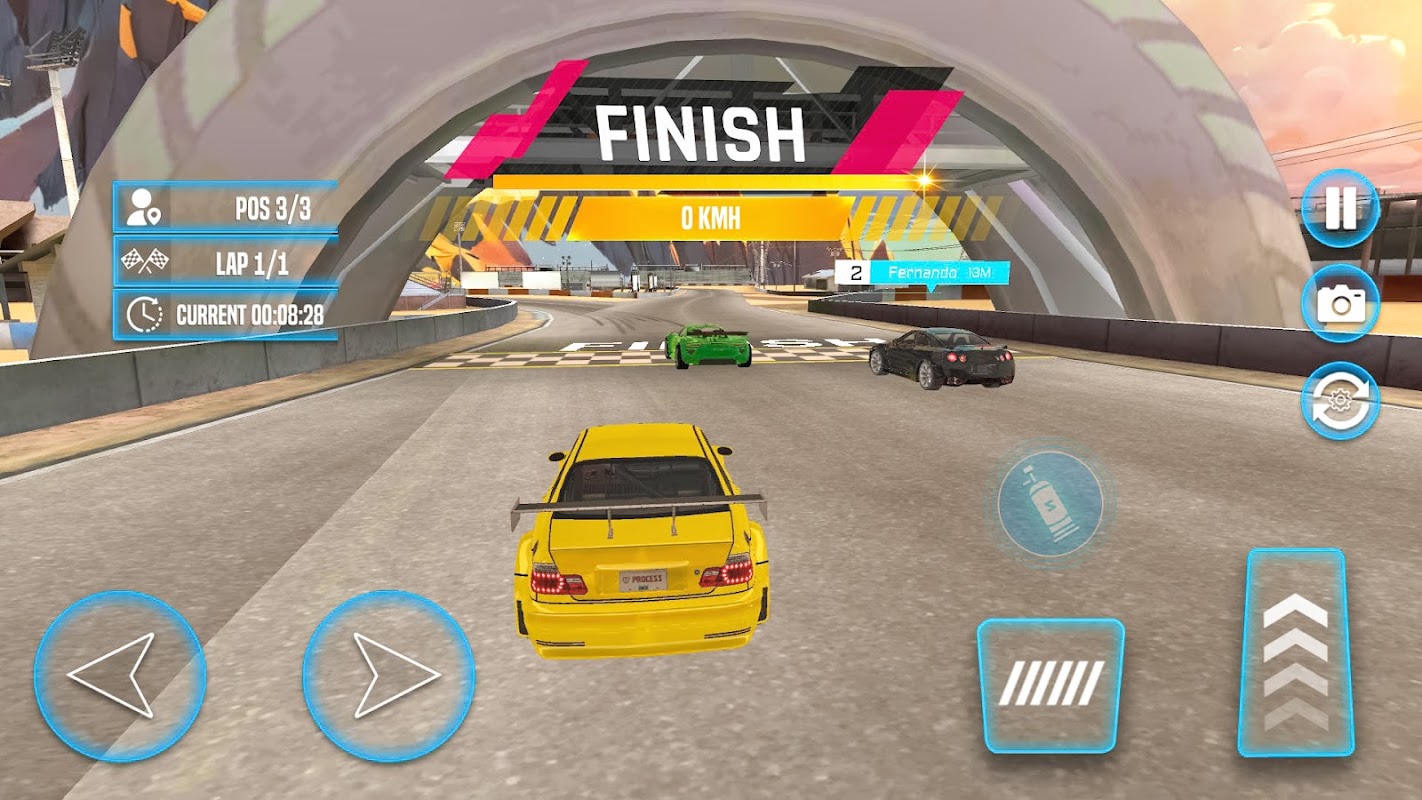The width and height of the screenshot is (1422, 800).
Task: Open the control settings swap button
Action: 1340,401
